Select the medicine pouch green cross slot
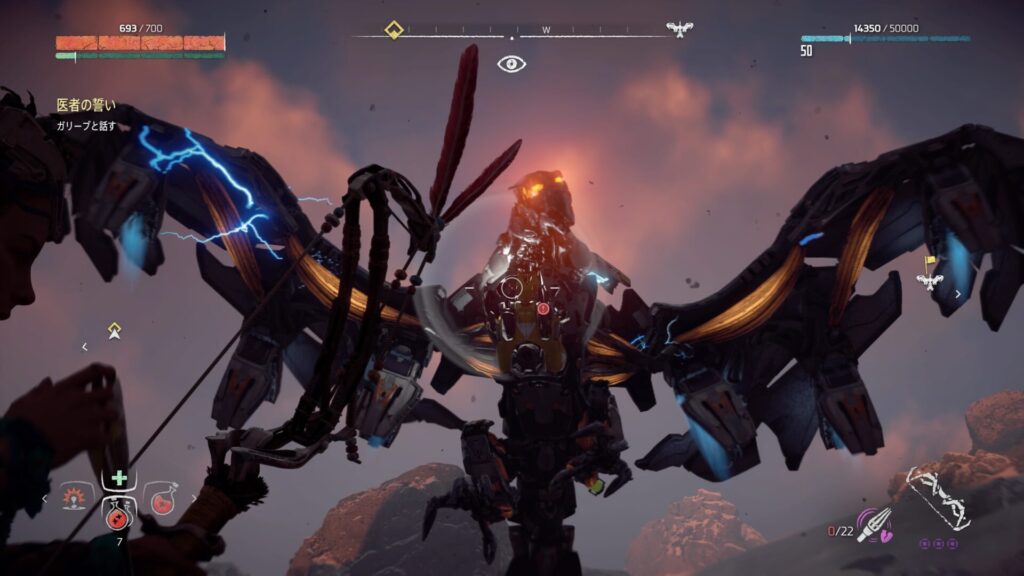The image size is (1024, 576). coord(119,478)
